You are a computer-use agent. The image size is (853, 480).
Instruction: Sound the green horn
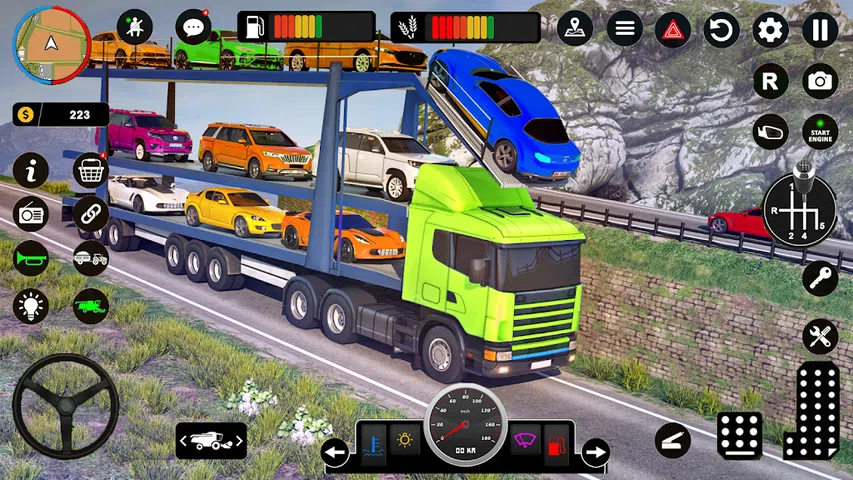(31, 259)
